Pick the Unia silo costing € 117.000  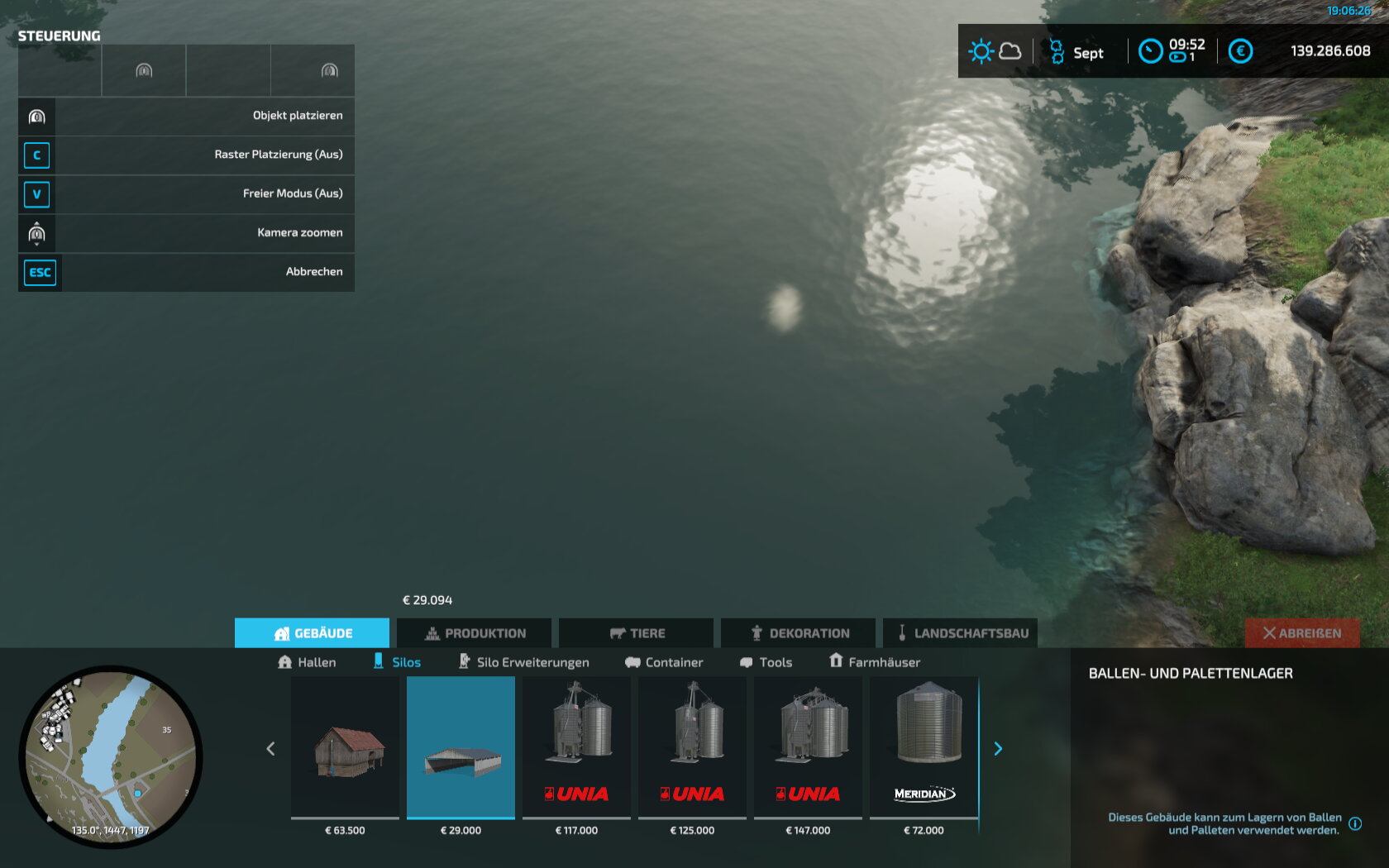(576, 748)
